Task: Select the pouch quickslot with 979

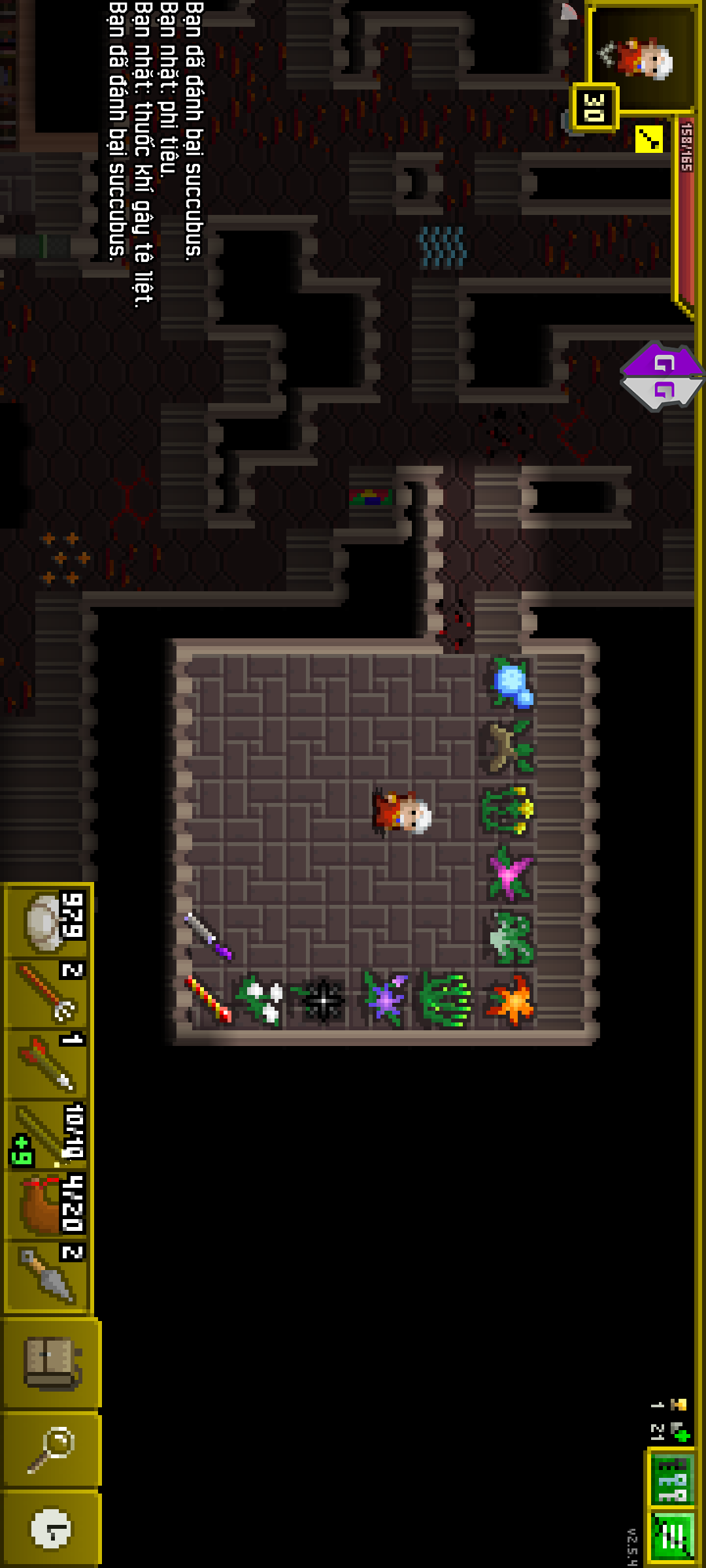Action: (x=49, y=921)
